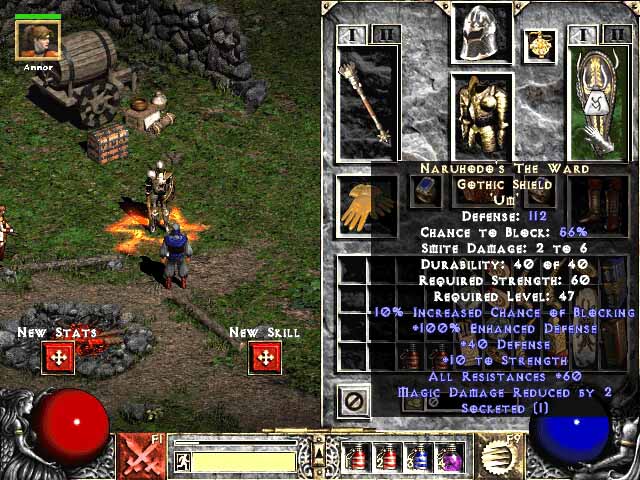Toggle run/walk mode
The image size is (640, 480).
pyautogui.click(x=183, y=461)
